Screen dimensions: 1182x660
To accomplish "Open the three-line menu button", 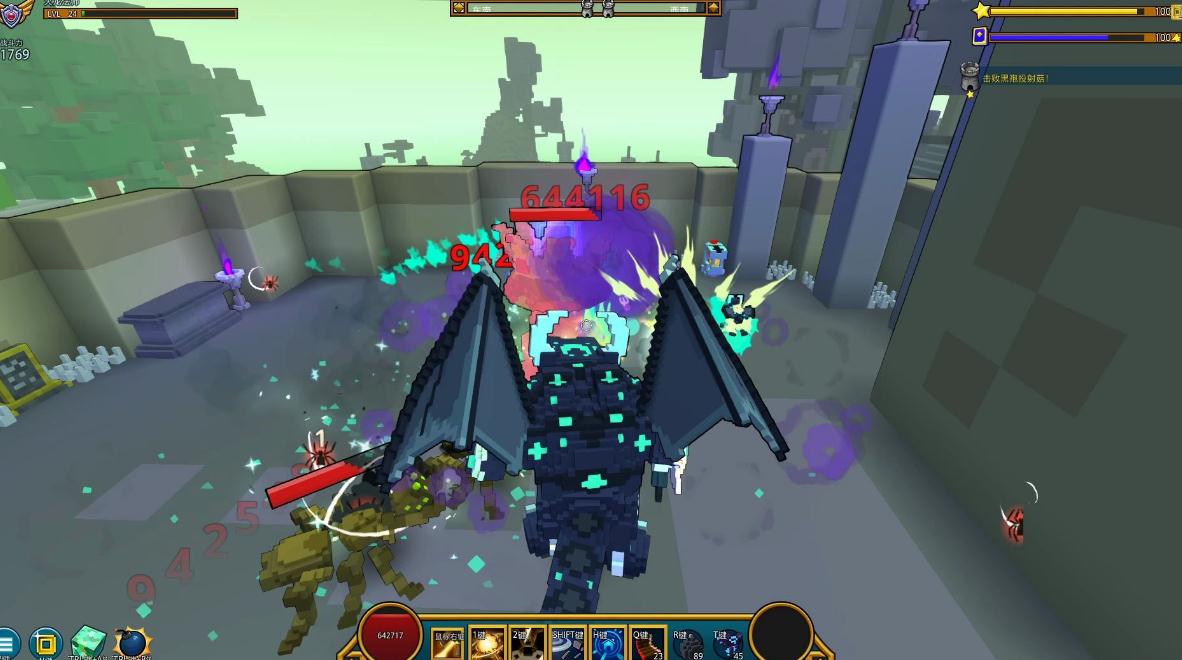I will pos(6,643).
